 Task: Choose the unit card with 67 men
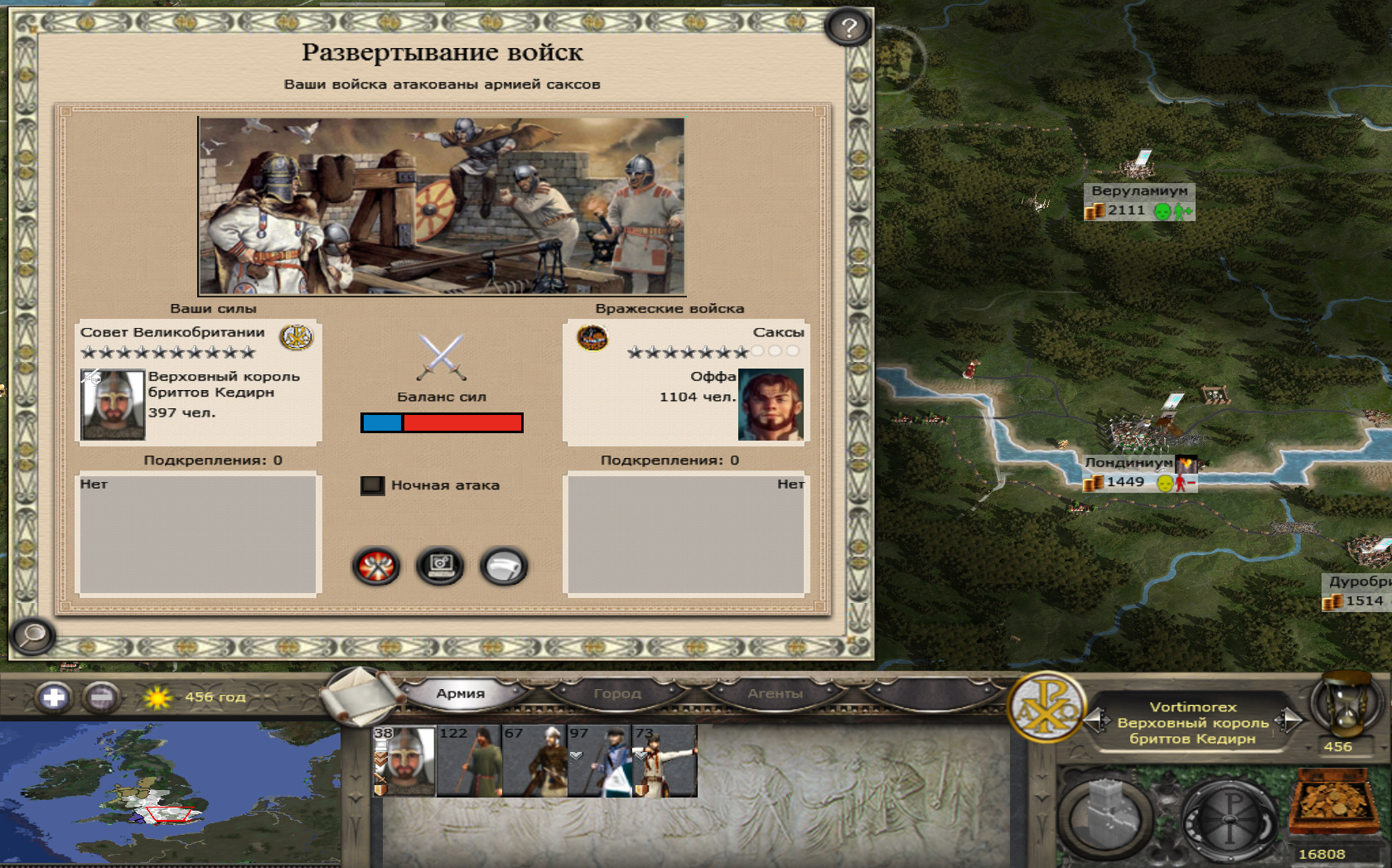tap(534, 761)
